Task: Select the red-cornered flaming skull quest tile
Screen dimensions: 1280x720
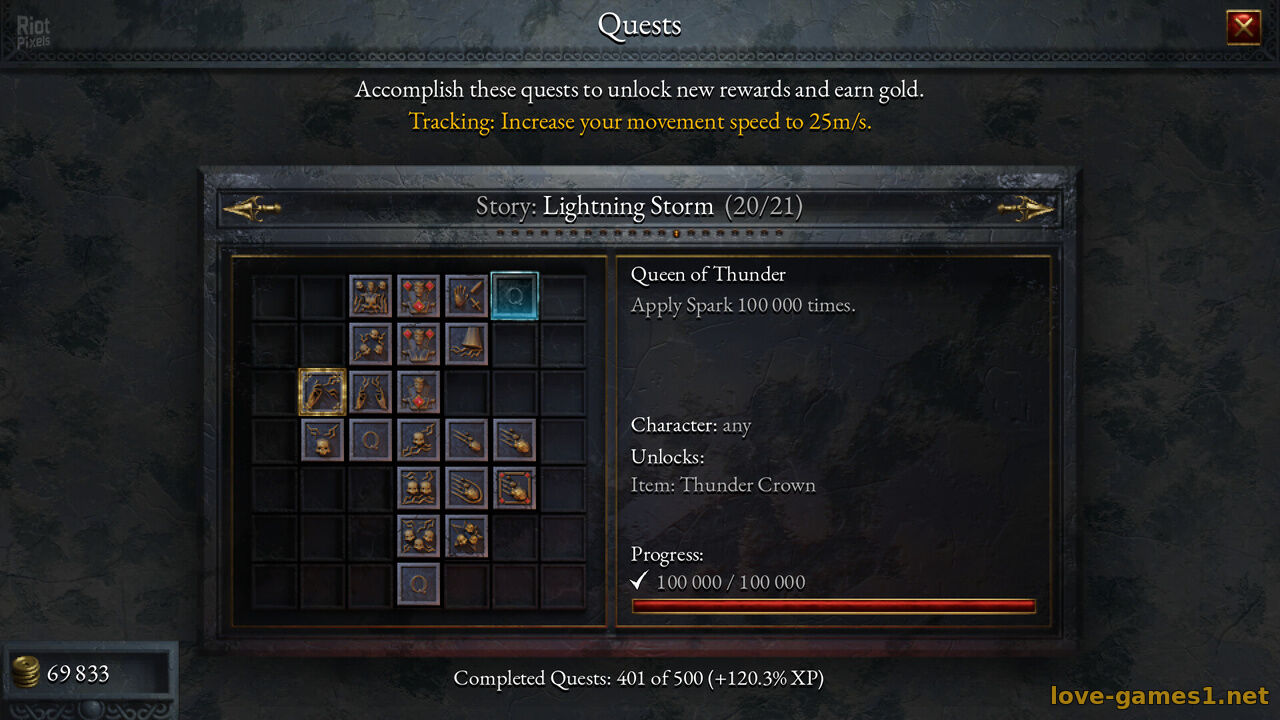Action: tap(514, 488)
